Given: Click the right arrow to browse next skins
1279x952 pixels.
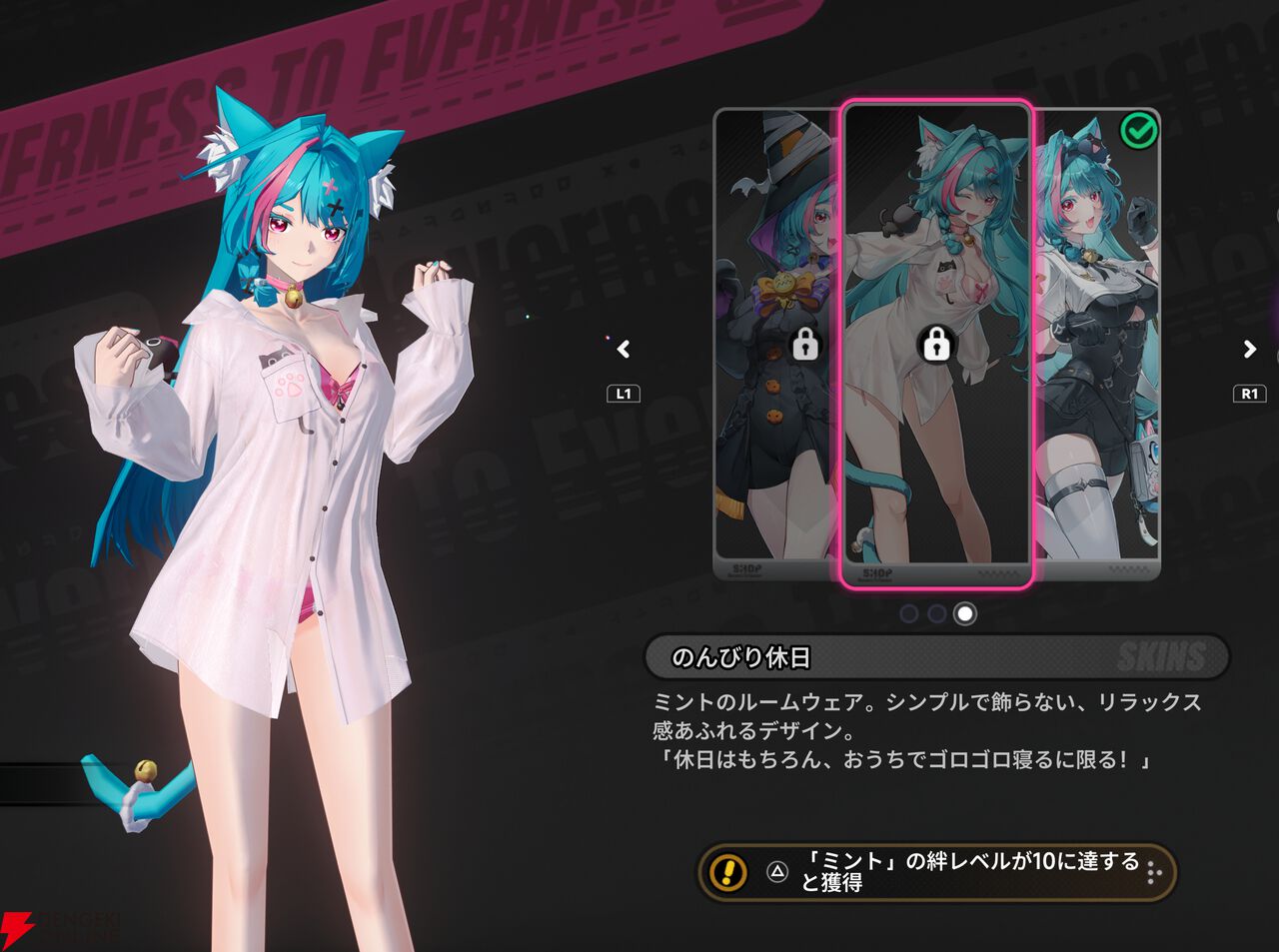Looking at the screenshot, I should pyautogui.click(x=1248, y=350).
